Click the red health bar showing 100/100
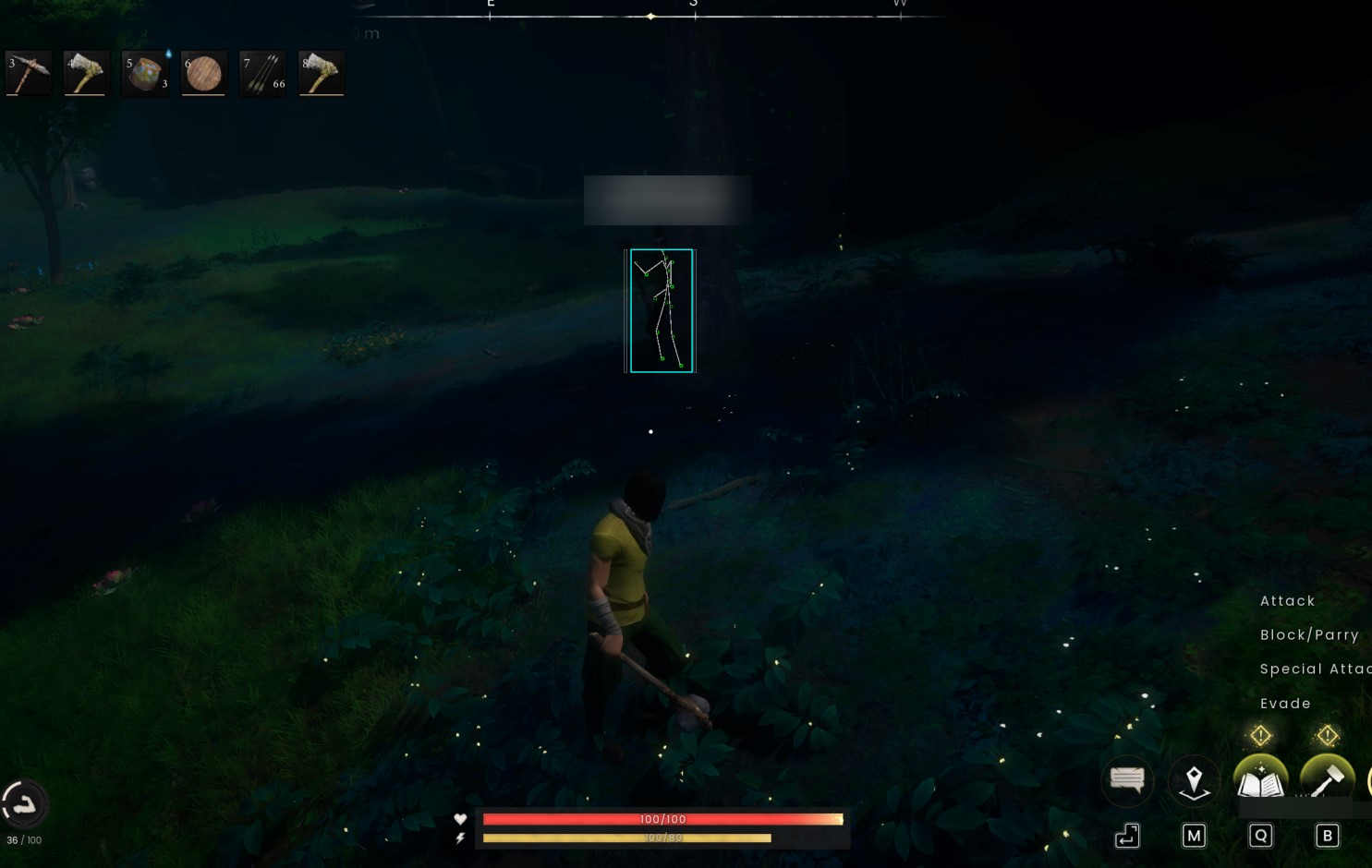 tap(662, 818)
